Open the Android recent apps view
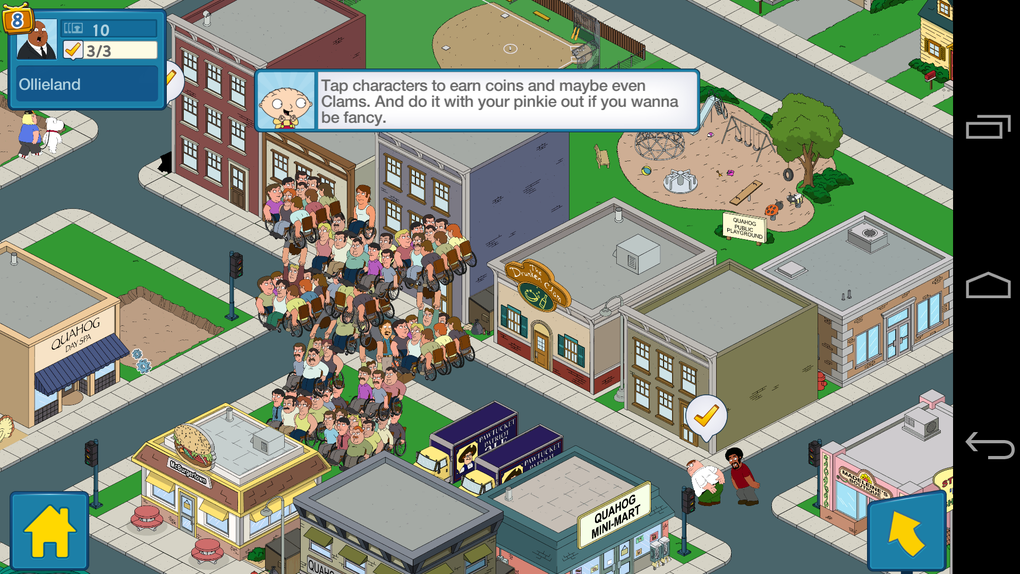Screen dimensions: 1020x574 pos(988,128)
